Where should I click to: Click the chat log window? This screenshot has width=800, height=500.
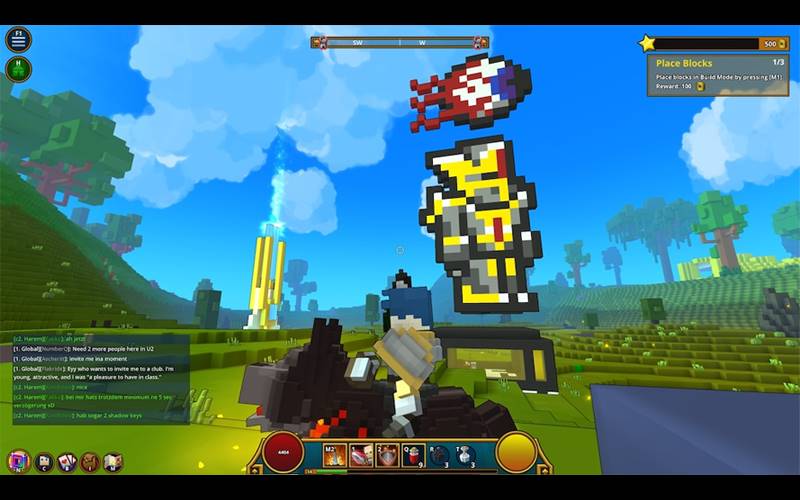click(x=100, y=378)
